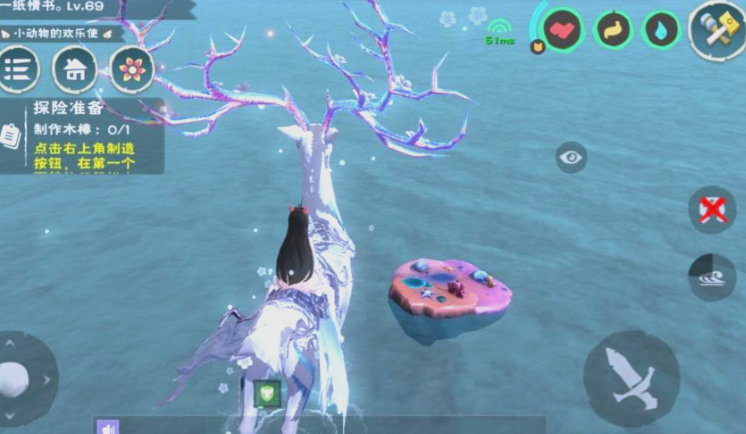Select the green shield buff icon

(x=266, y=394)
